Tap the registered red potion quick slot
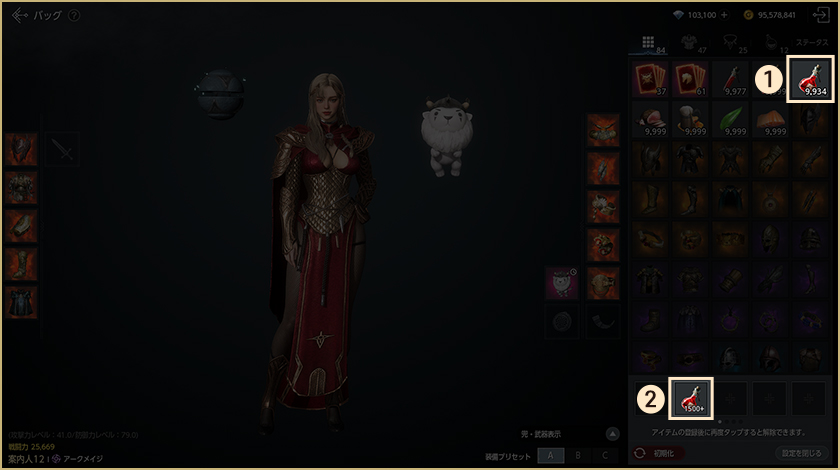The height and width of the screenshot is (470, 840). point(691,397)
